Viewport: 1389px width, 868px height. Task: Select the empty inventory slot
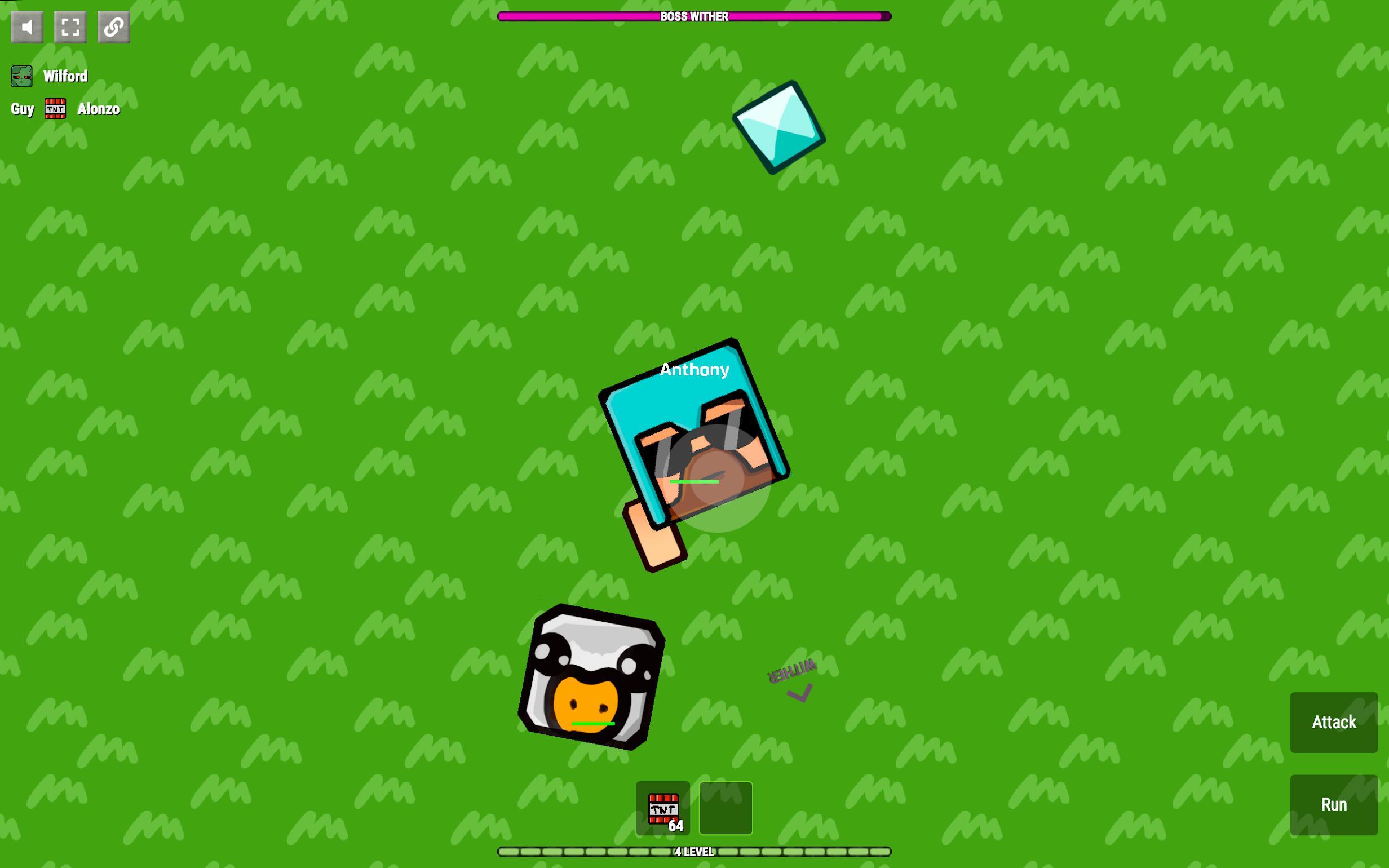[x=725, y=807]
